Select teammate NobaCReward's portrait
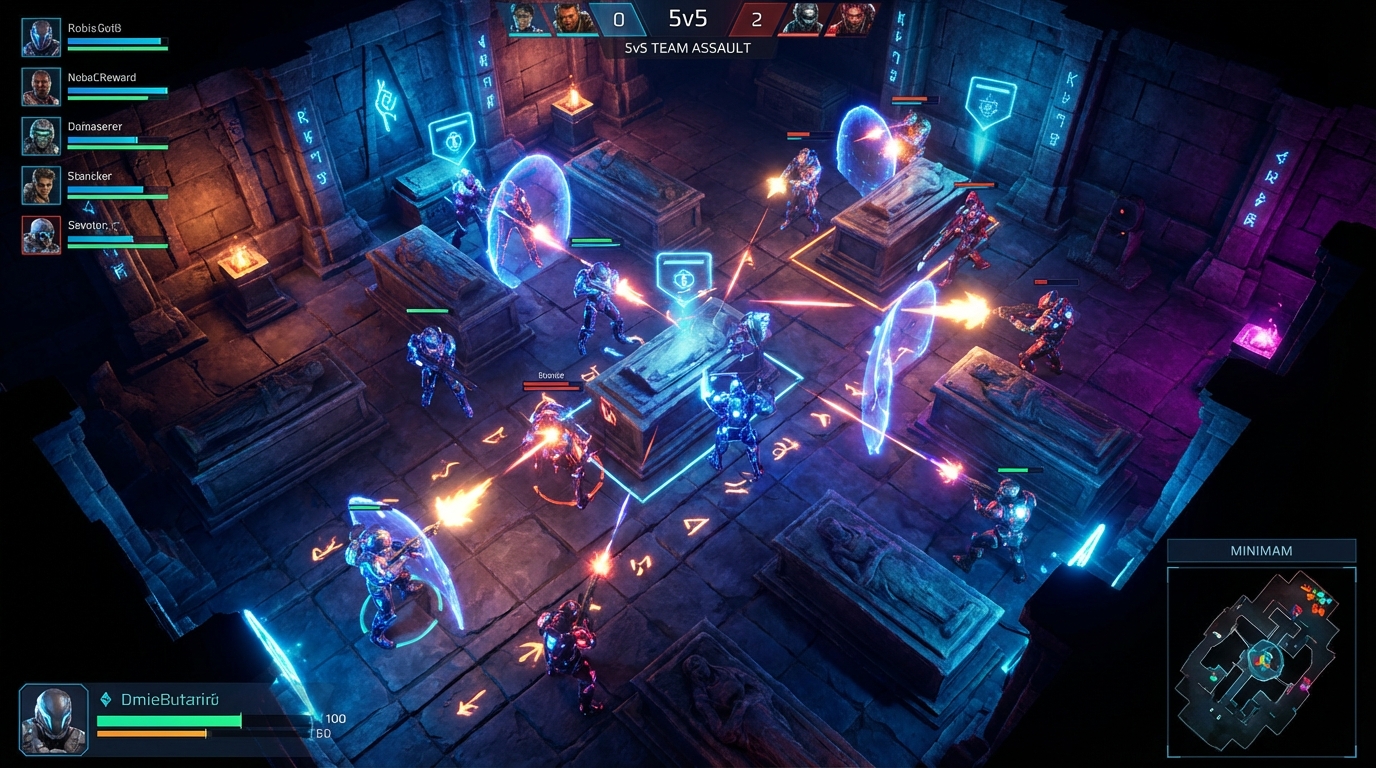Screen dimensions: 1376x768 coord(41,86)
